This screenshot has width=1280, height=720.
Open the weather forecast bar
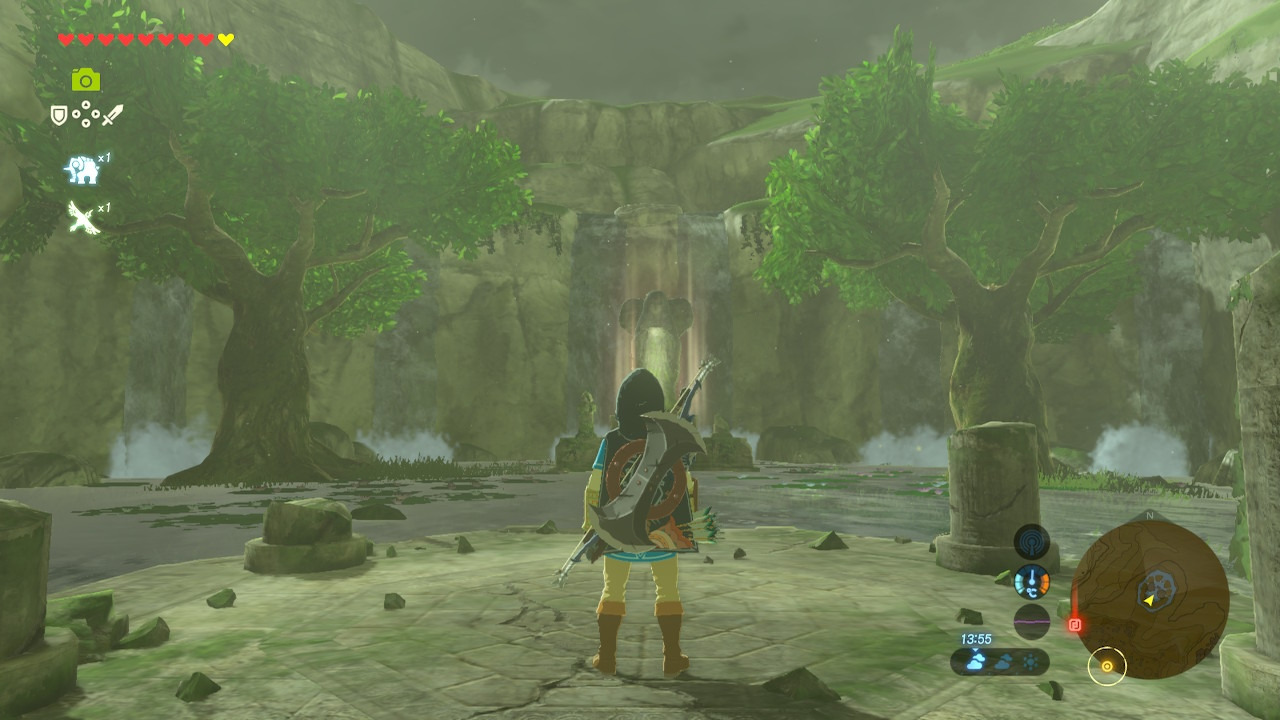click(1000, 661)
